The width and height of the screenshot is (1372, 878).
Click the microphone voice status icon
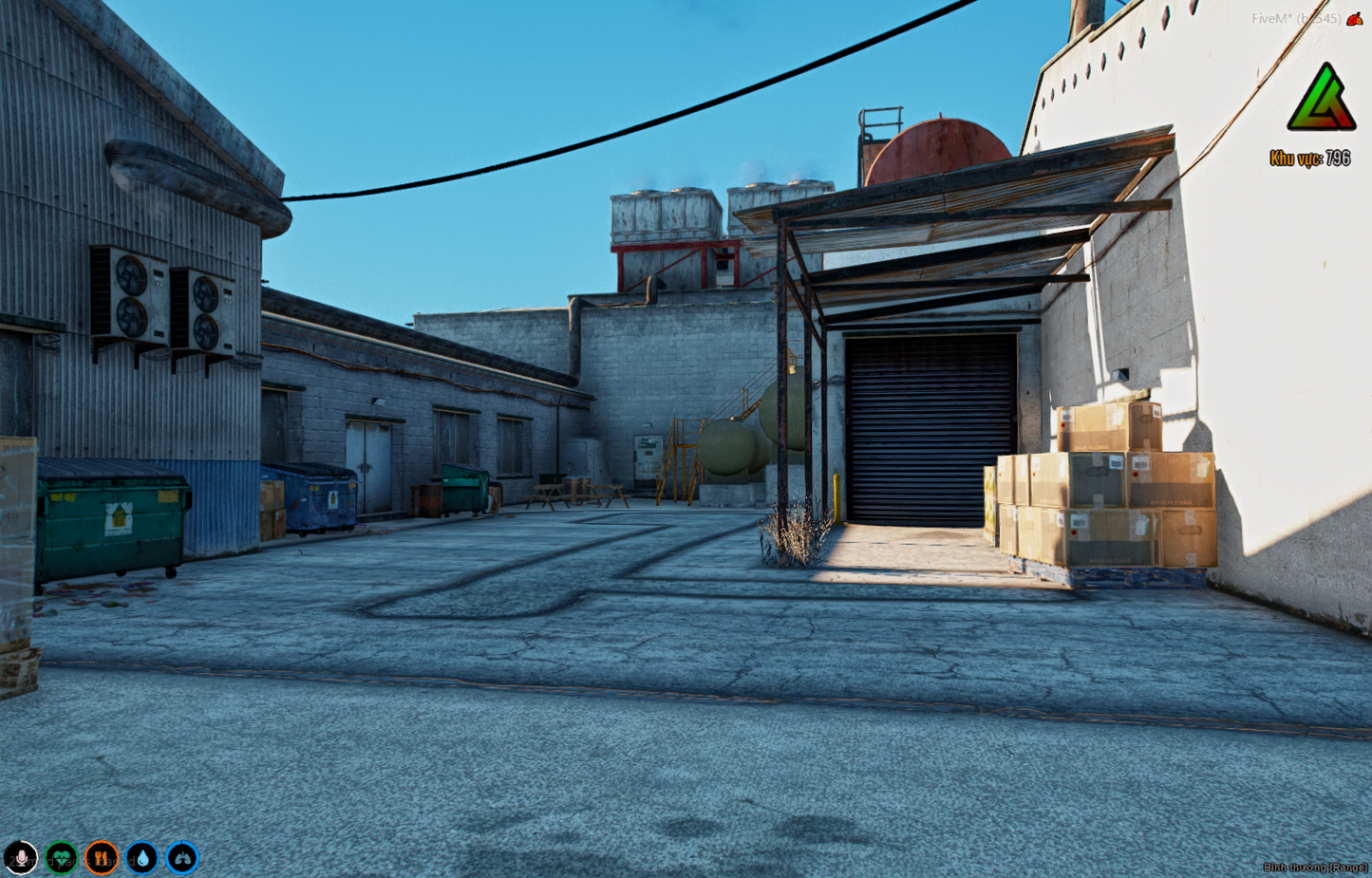pyautogui.click(x=21, y=858)
